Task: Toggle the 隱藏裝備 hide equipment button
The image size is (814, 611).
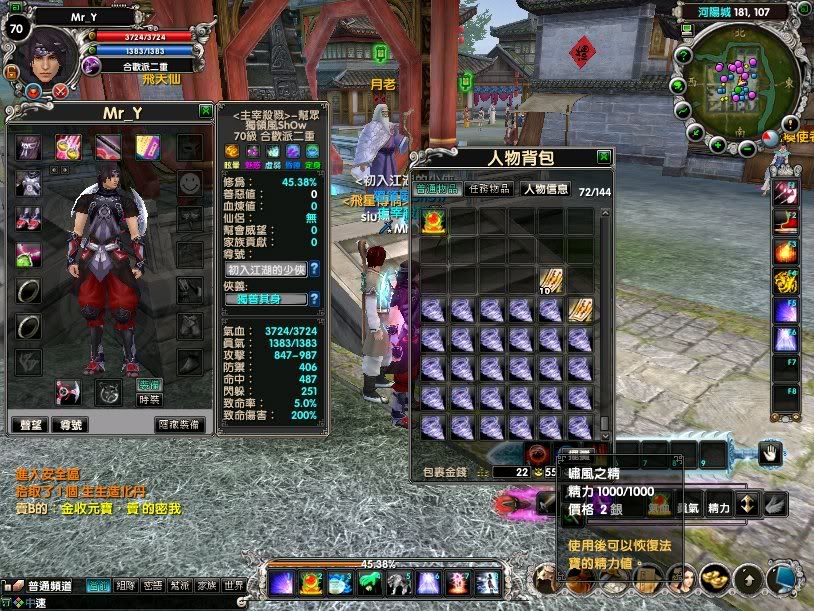Action: [179, 424]
